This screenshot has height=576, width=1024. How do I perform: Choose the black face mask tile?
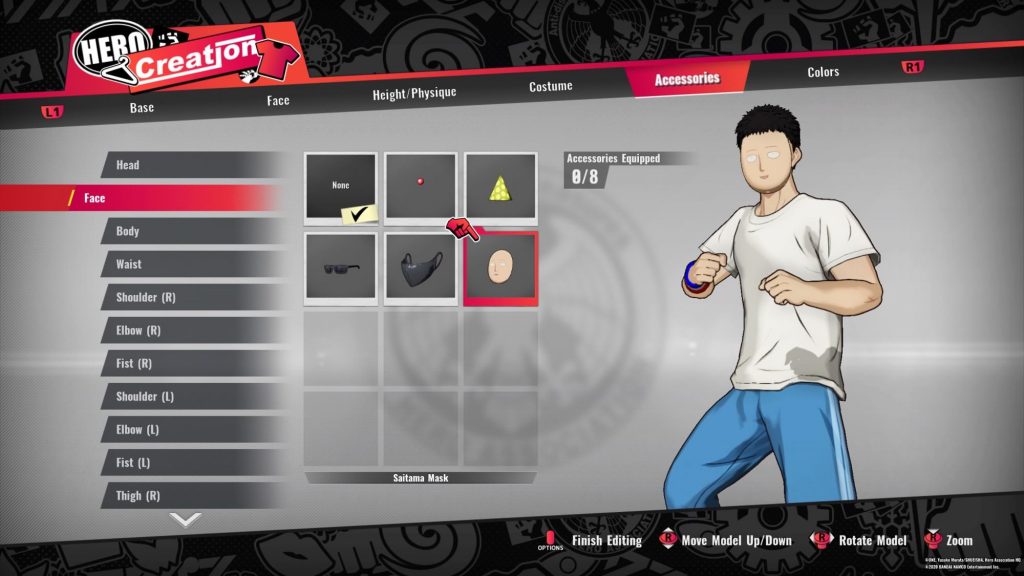coord(421,268)
